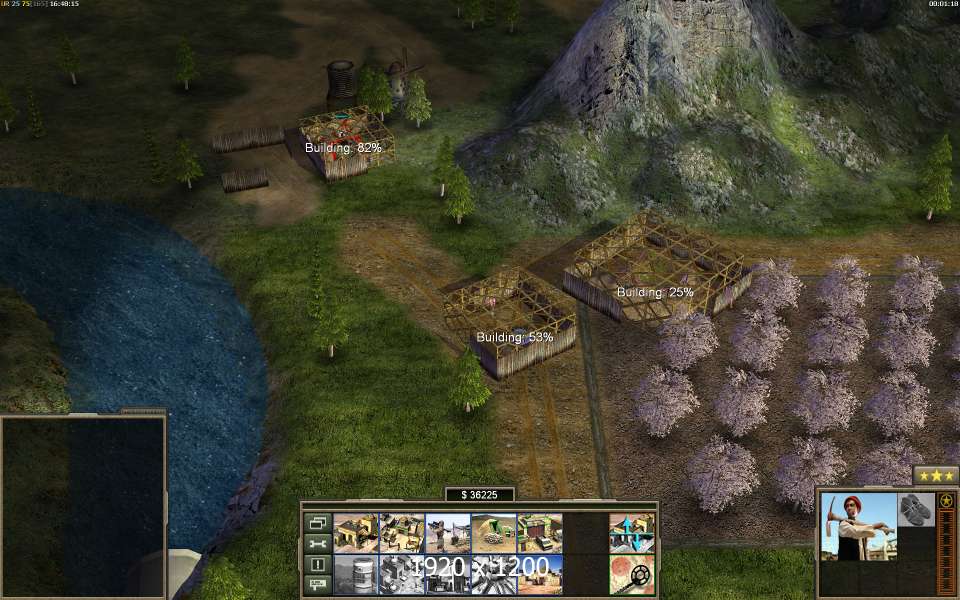Viewport: 960px width, 600px height.
Task: Choose the walled compound building icon
Action: click(402, 533)
